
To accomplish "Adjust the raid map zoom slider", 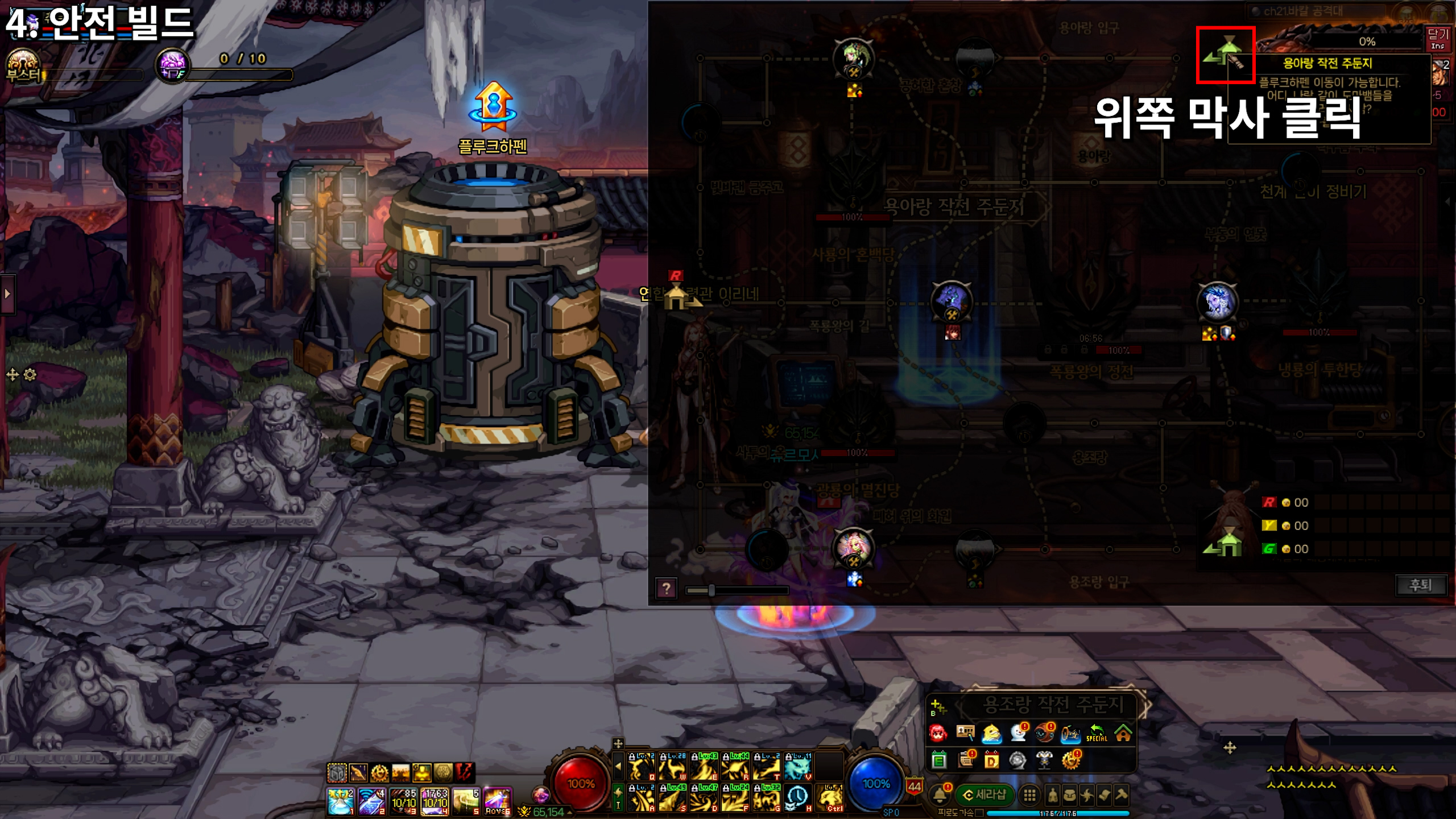I will click(711, 590).
